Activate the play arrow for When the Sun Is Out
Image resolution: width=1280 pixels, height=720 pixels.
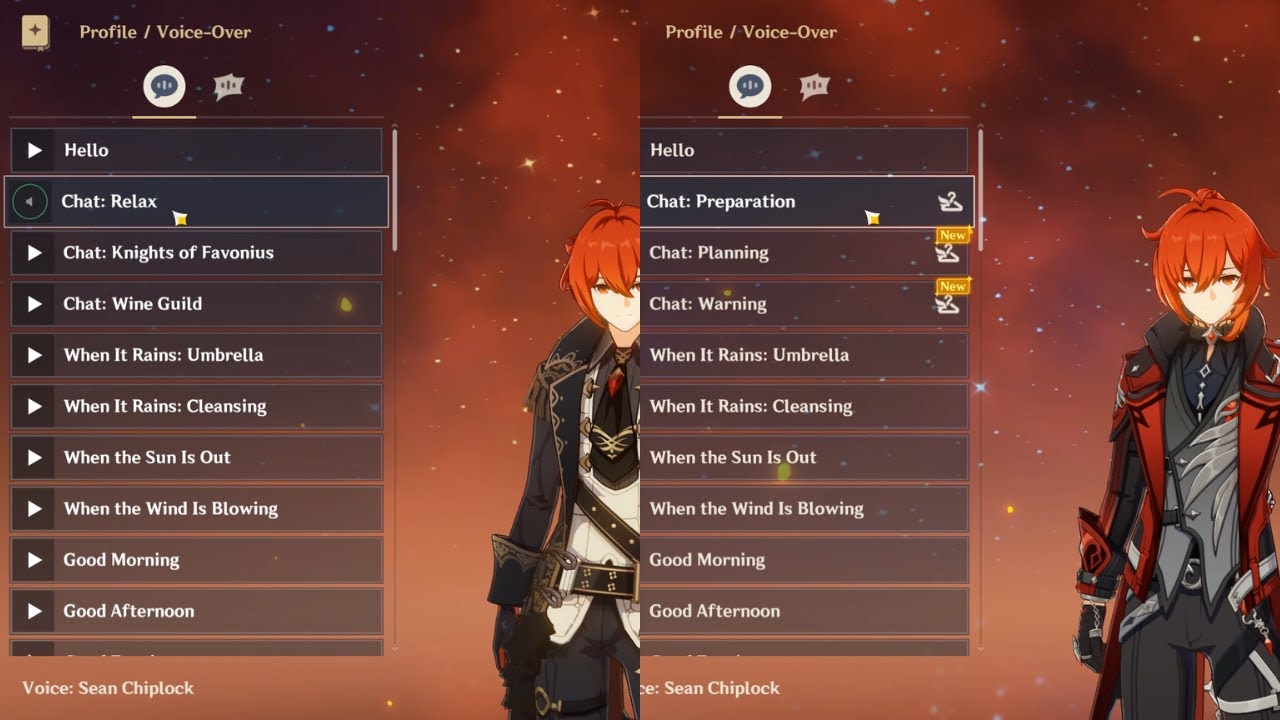[x=35, y=458]
